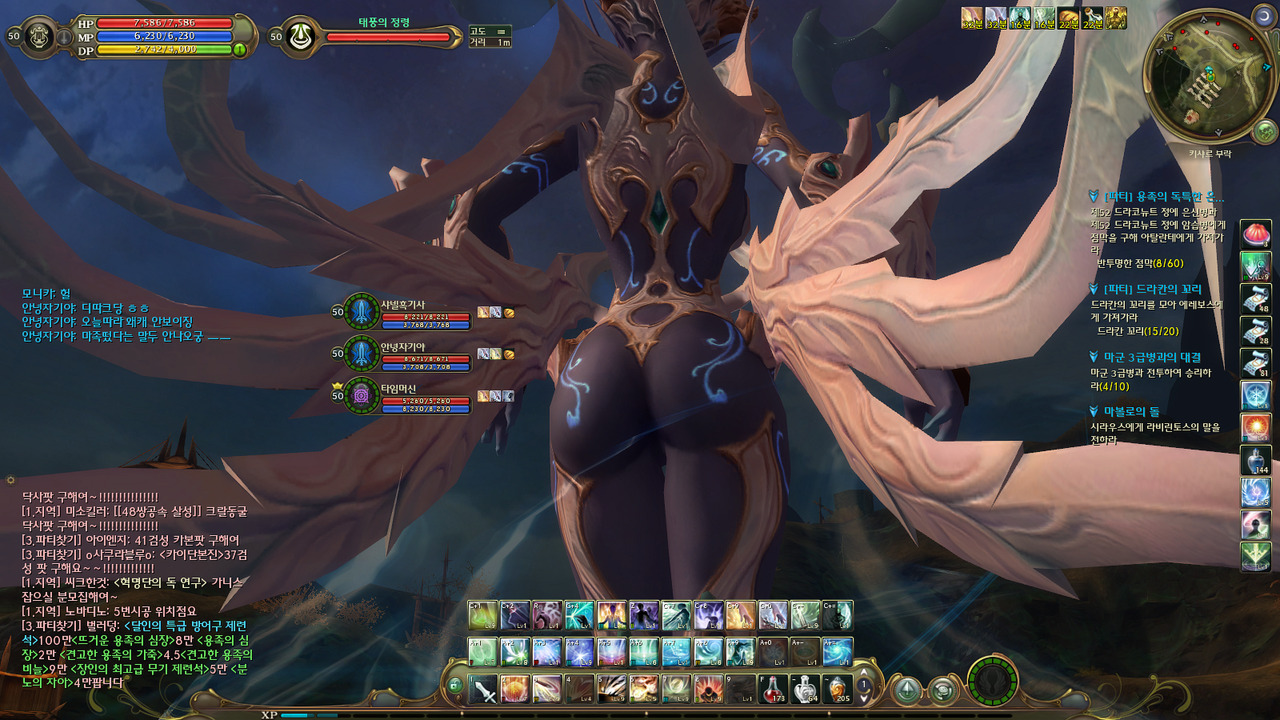Screen dimensions: 1280x720
Task: Toggle the hotbar lock button
Action: tap(455, 686)
